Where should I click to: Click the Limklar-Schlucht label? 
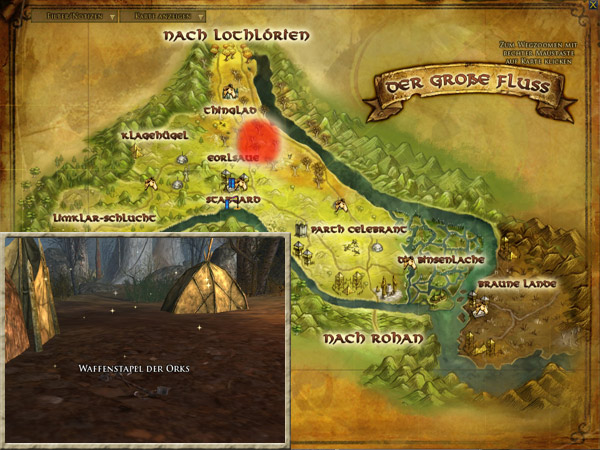[x=103, y=216]
